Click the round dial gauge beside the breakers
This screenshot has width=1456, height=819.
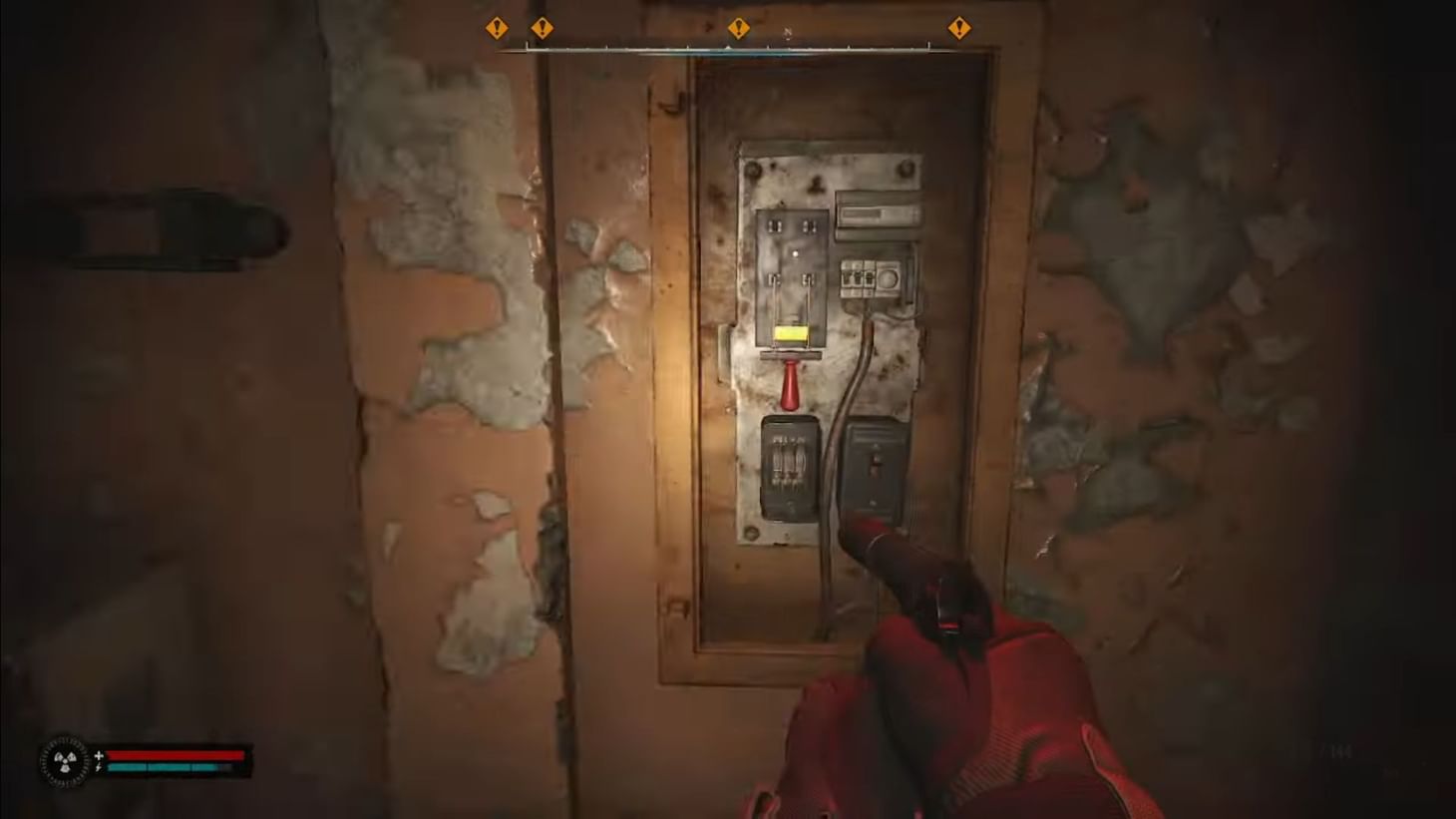coord(890,280)
